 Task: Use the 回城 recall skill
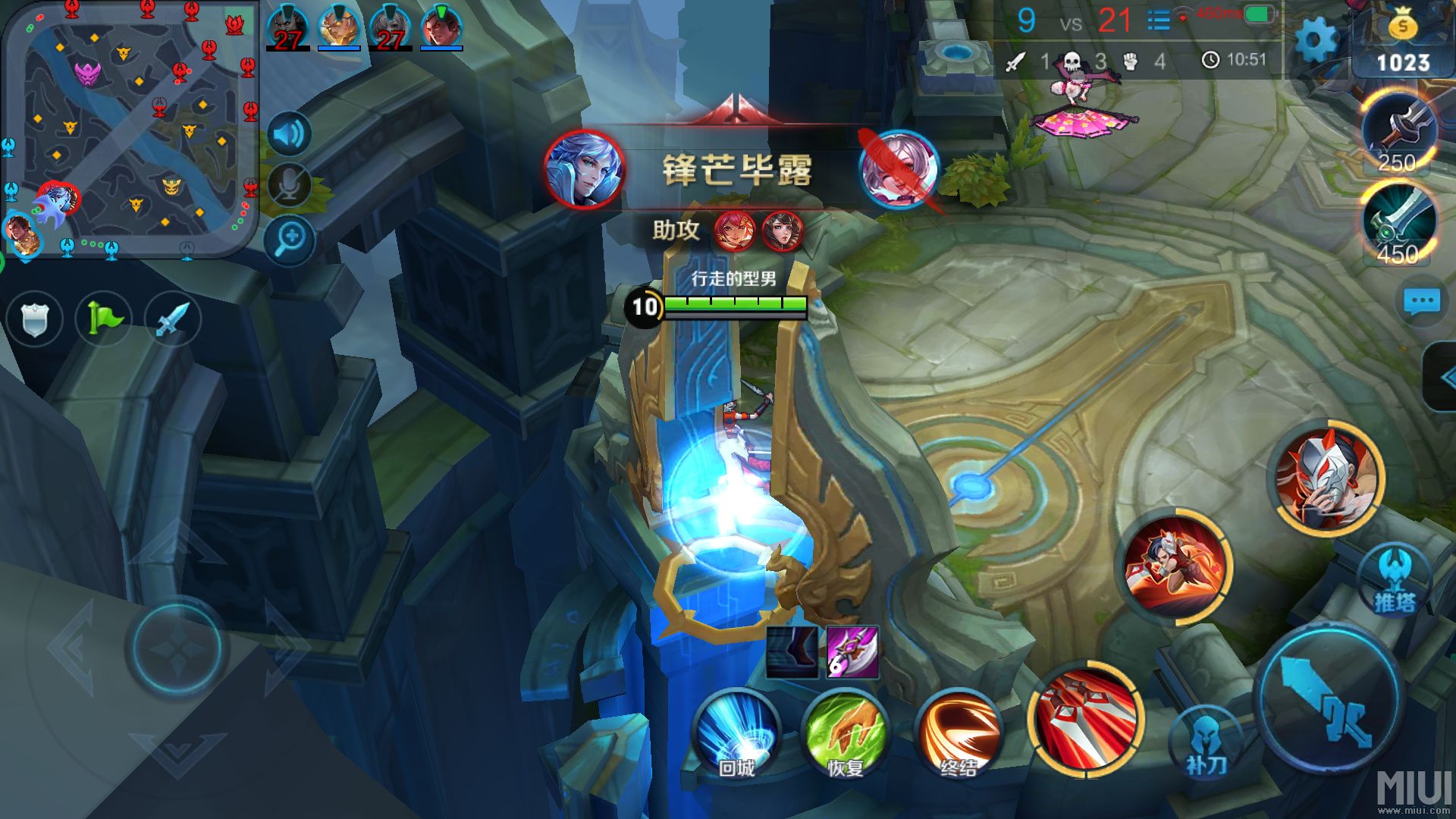pos(736,733)
